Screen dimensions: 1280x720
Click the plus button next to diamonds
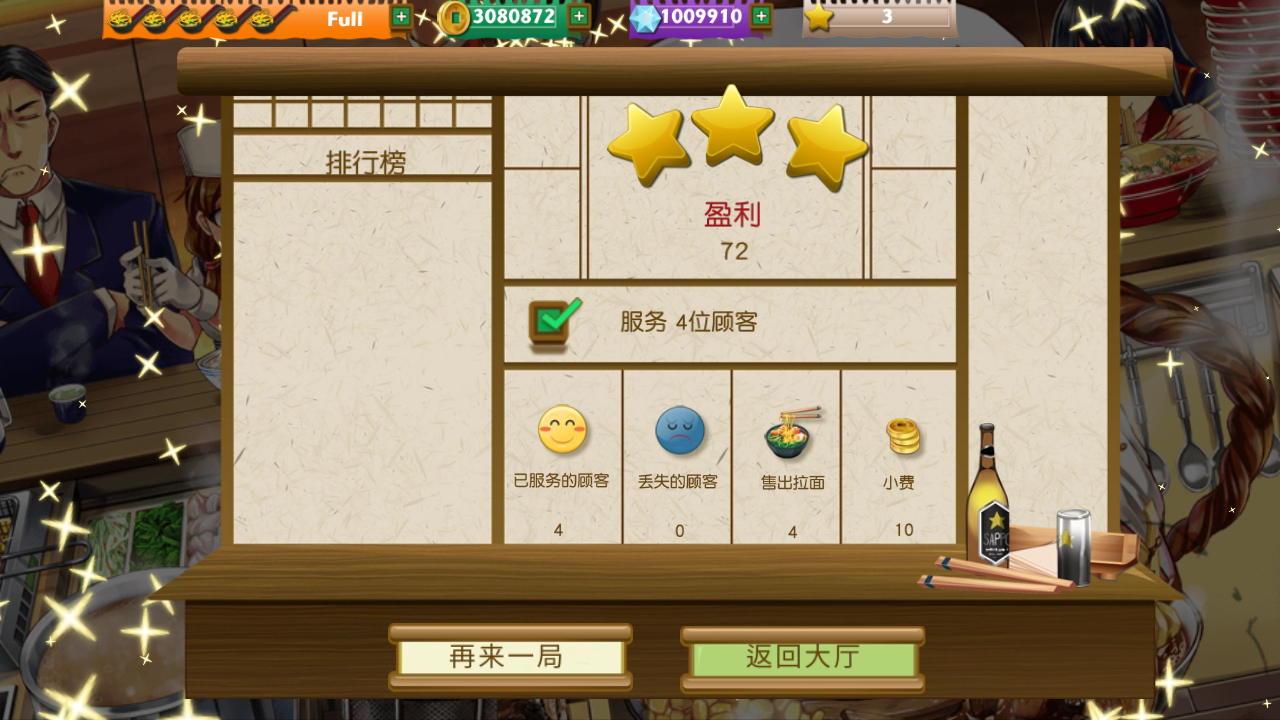(x=759, y=17)
